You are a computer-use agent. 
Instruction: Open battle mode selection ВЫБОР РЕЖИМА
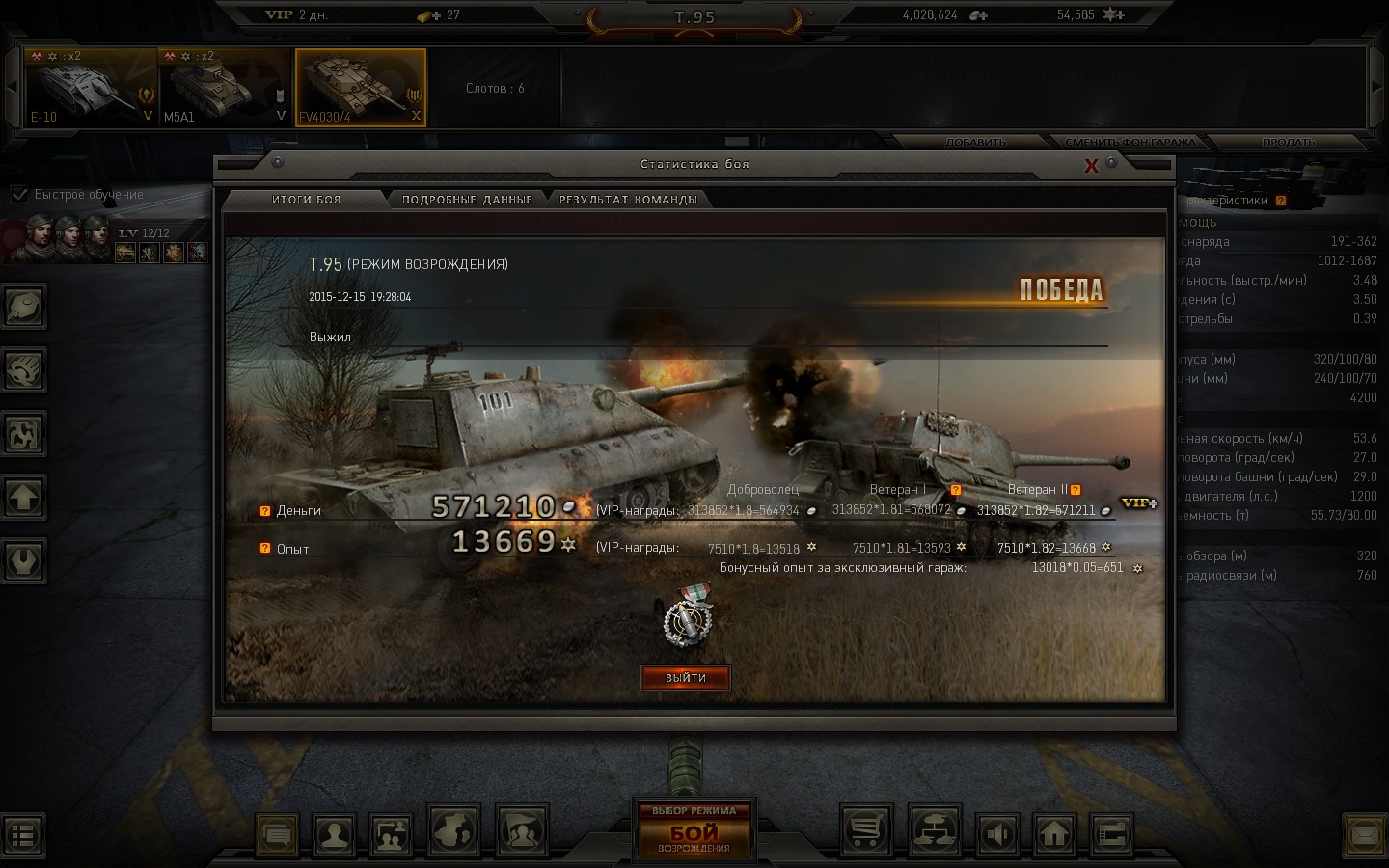click(694, 810)
